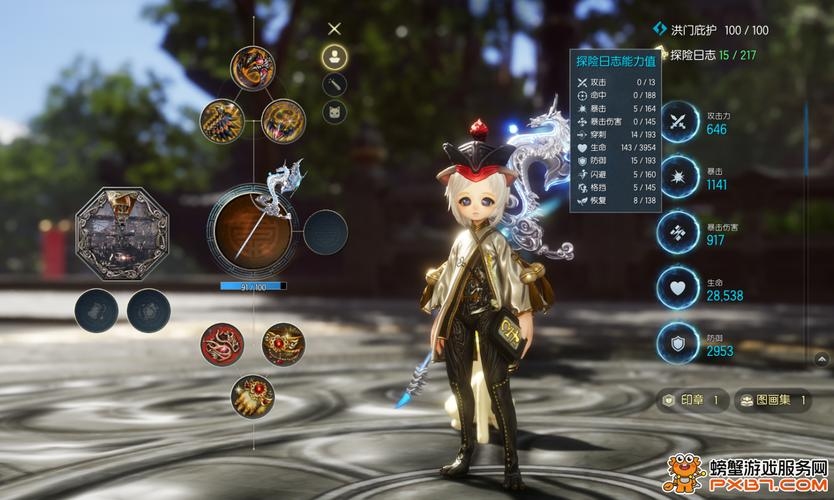834x500 pixels.
Task: Show the life stat with heart icon
Action: tap(679, 288)
